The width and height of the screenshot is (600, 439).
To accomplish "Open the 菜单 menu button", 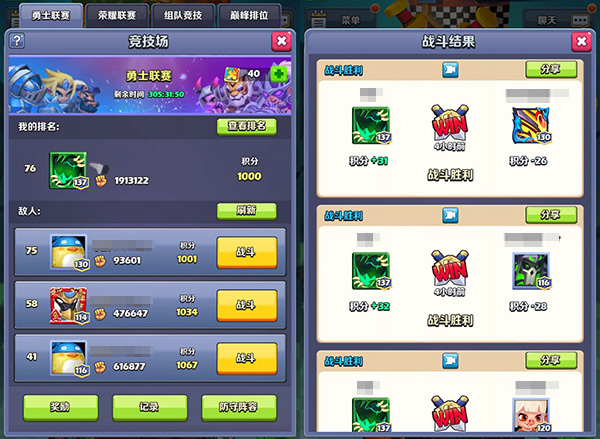I will pos(350,19).
